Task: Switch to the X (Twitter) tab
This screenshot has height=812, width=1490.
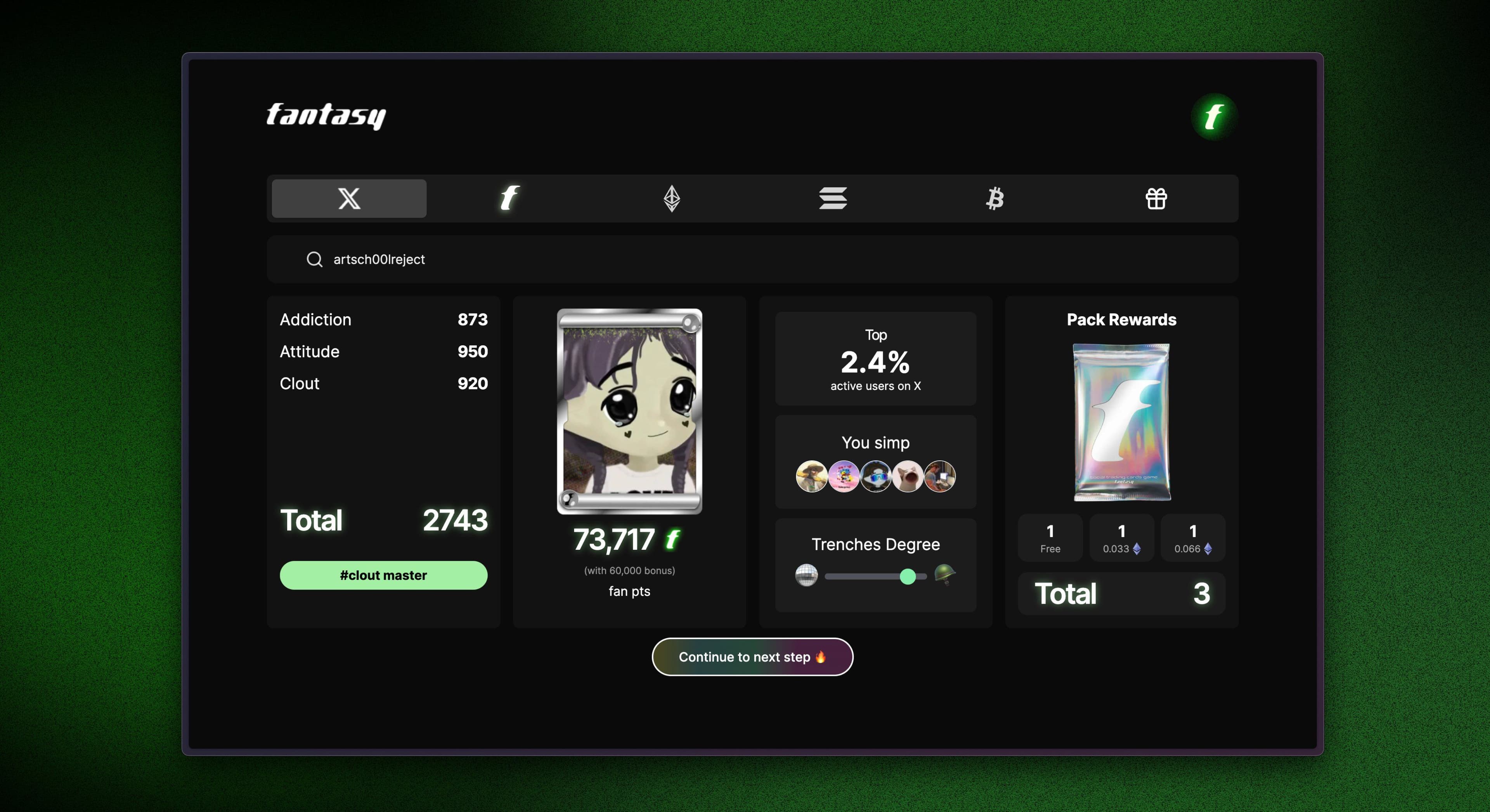Action: click(348, 198)
